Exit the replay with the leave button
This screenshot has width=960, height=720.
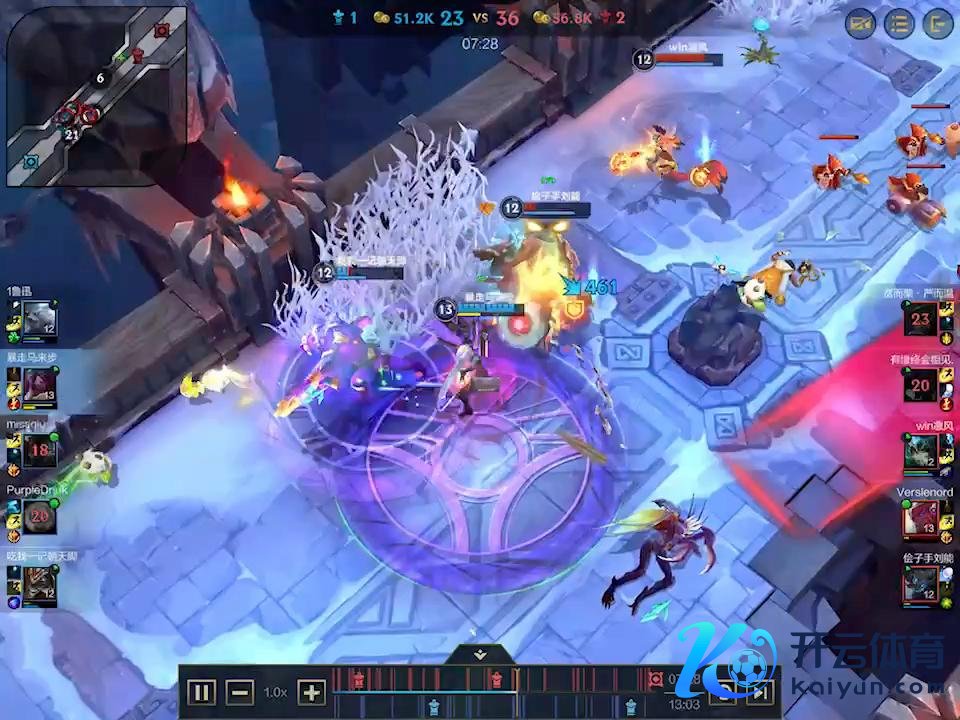[938, 24]
